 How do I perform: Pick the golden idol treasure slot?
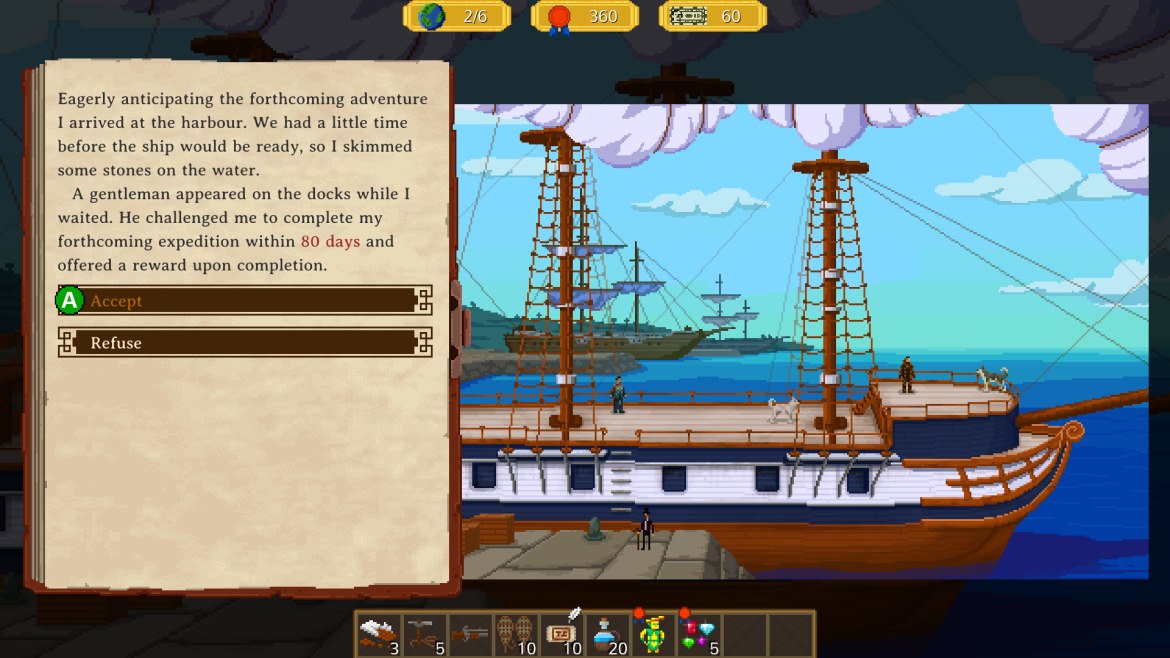tap(653, 634)
